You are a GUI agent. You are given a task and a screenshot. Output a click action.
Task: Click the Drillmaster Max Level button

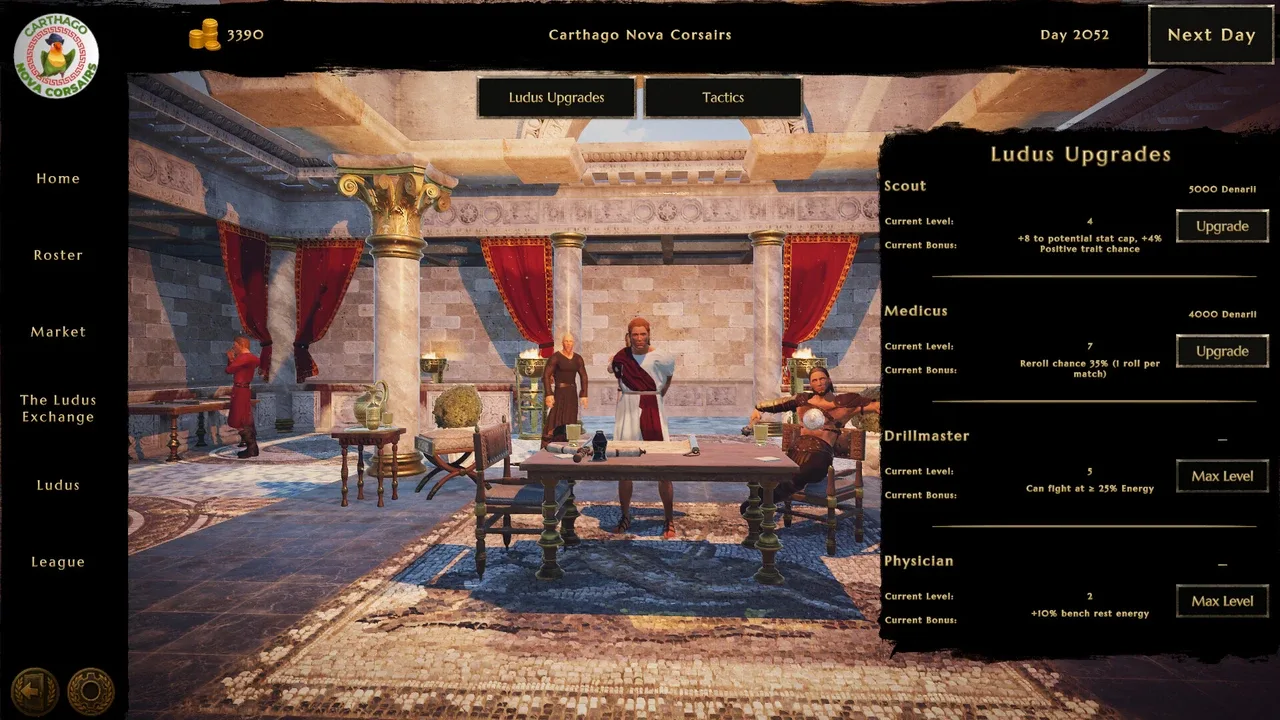click(x=1222, y=476)
